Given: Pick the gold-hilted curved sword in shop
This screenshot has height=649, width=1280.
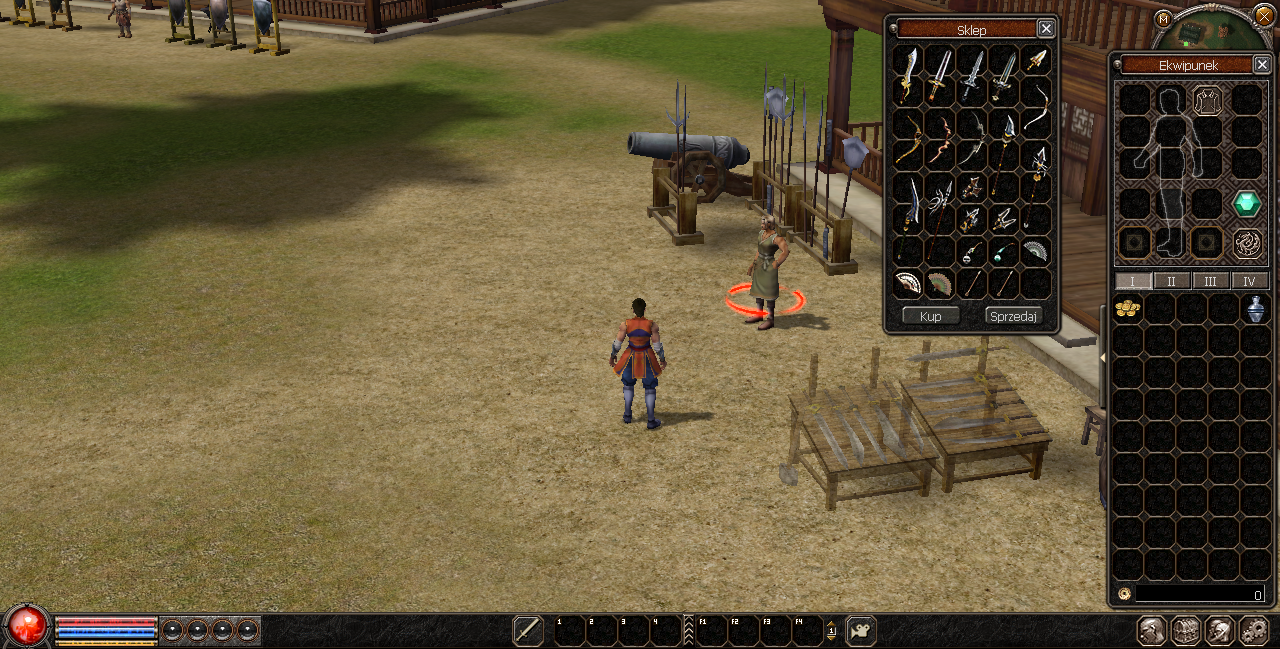Looking at the screenshot, I should click(x=908, y=74).
